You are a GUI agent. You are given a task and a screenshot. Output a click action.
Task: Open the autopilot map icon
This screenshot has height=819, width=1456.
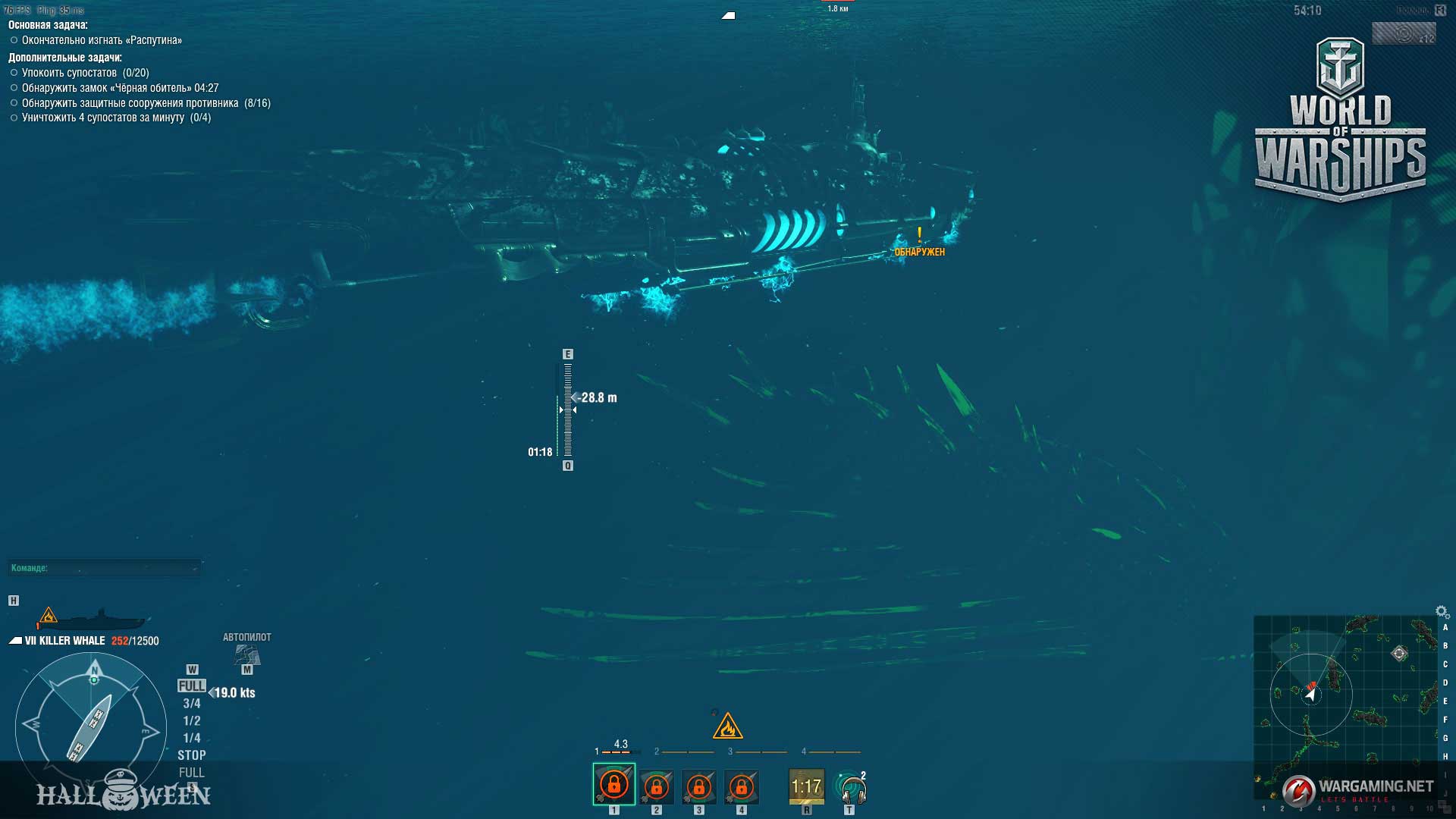(247, 654)
